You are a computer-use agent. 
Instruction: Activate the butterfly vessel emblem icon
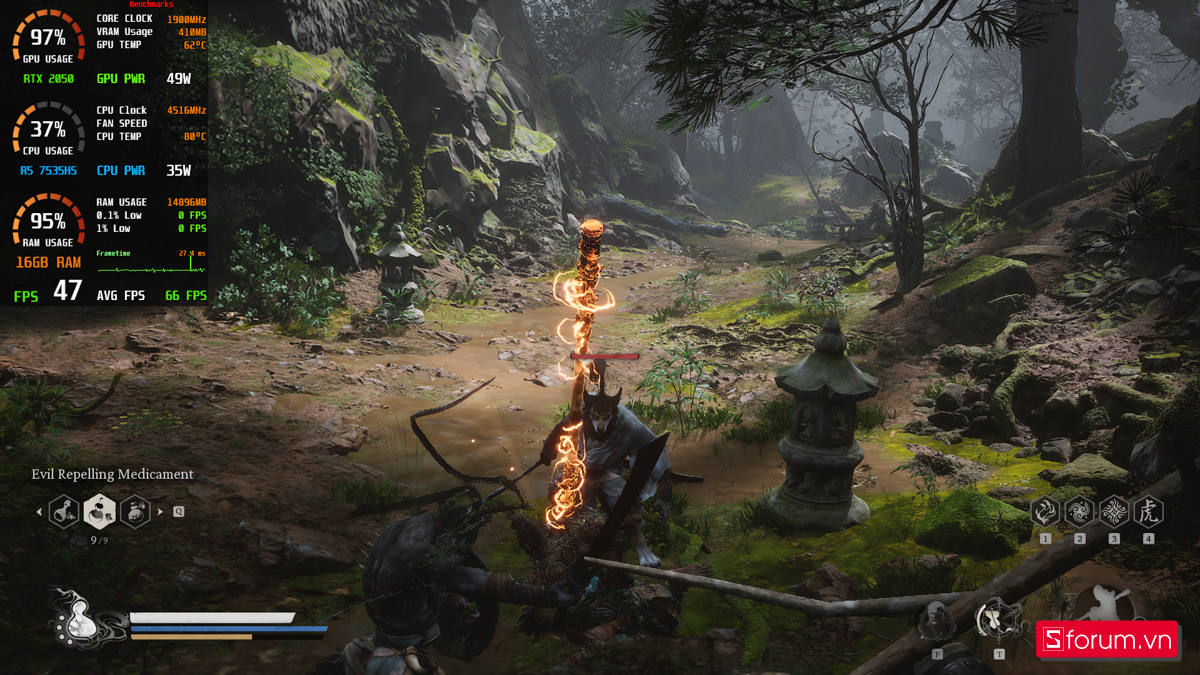pyautogui.click(x=997, y=618)
